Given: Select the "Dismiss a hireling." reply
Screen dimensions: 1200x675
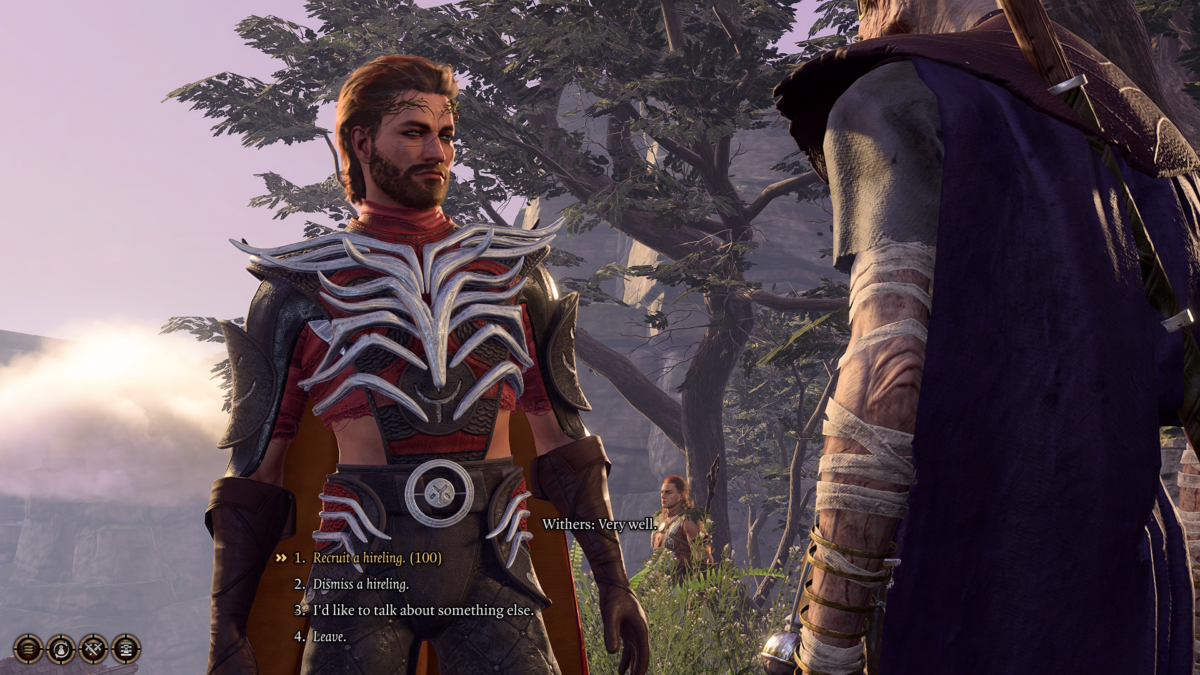Looking at the screenshot, I should tap(361, 584).
